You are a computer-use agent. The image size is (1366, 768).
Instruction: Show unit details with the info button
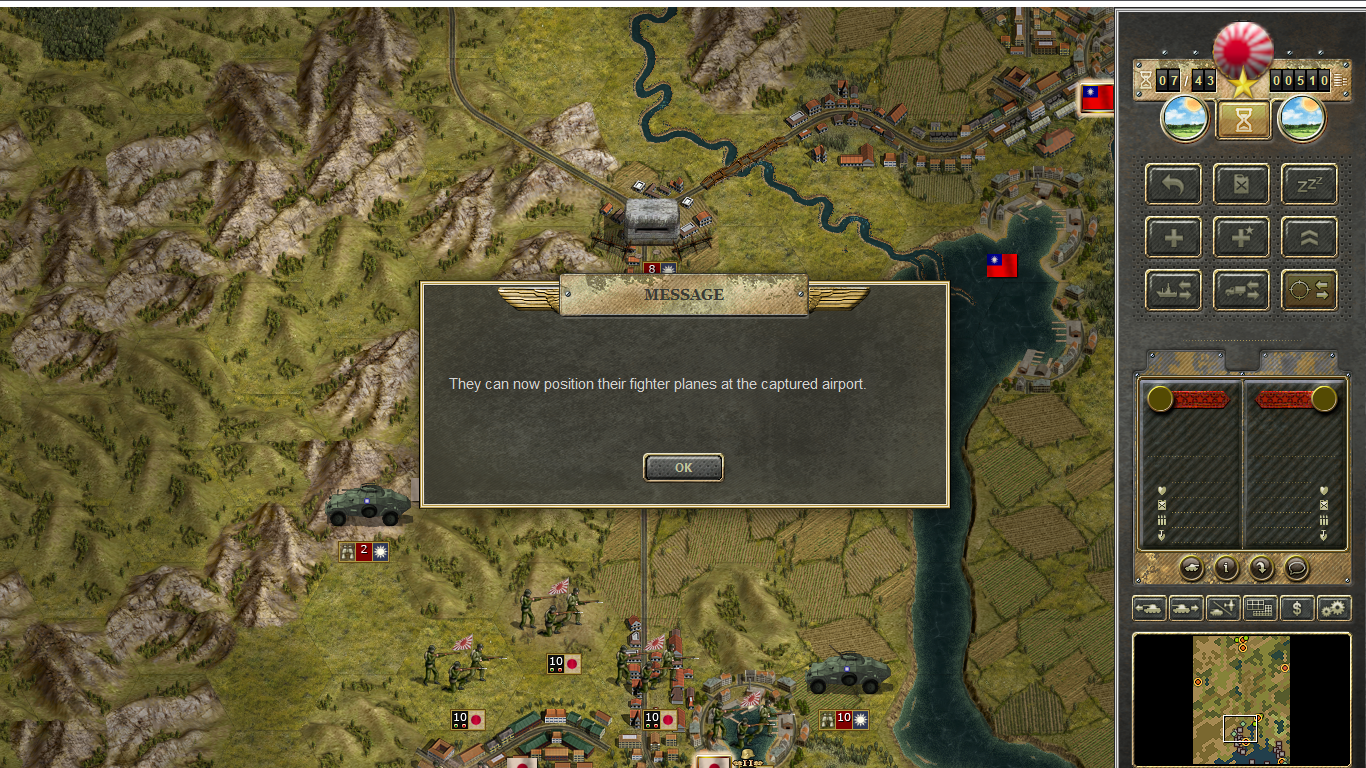1226,568
